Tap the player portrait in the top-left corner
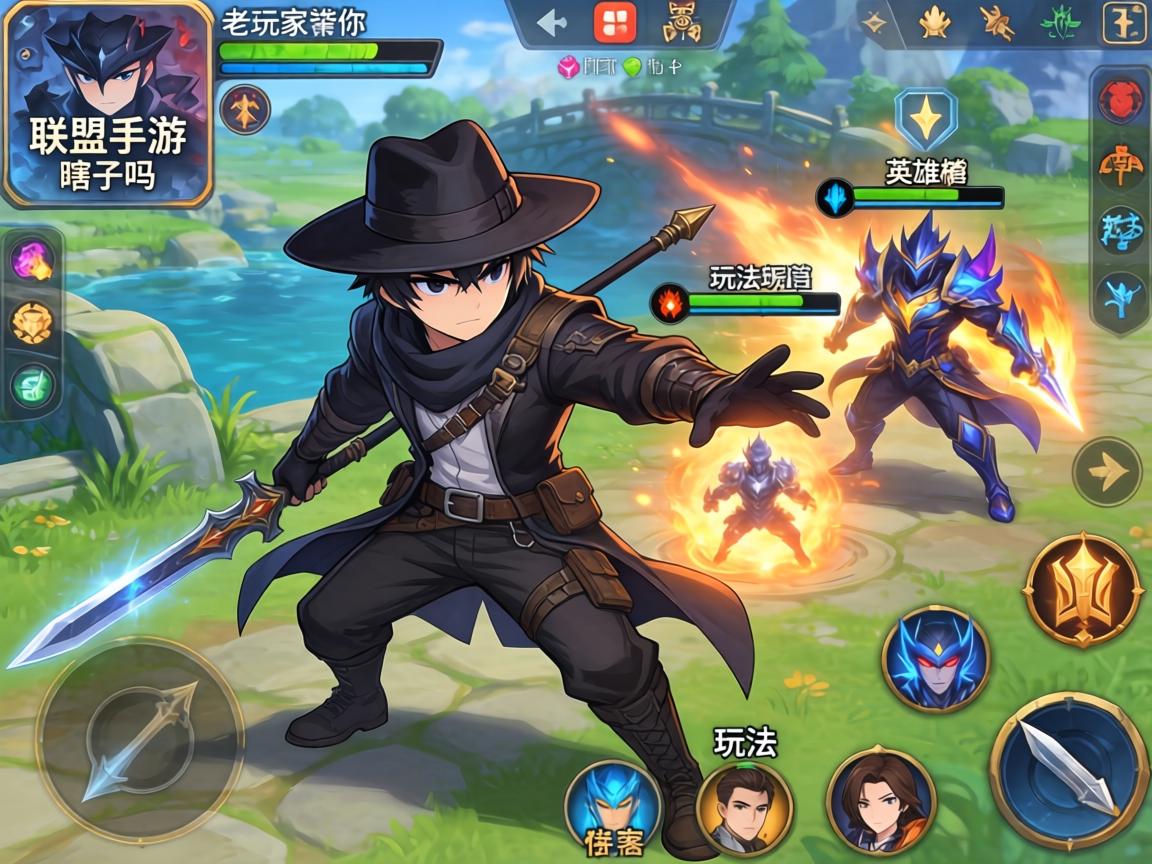The image size is (1152, 864). (107, 103)
